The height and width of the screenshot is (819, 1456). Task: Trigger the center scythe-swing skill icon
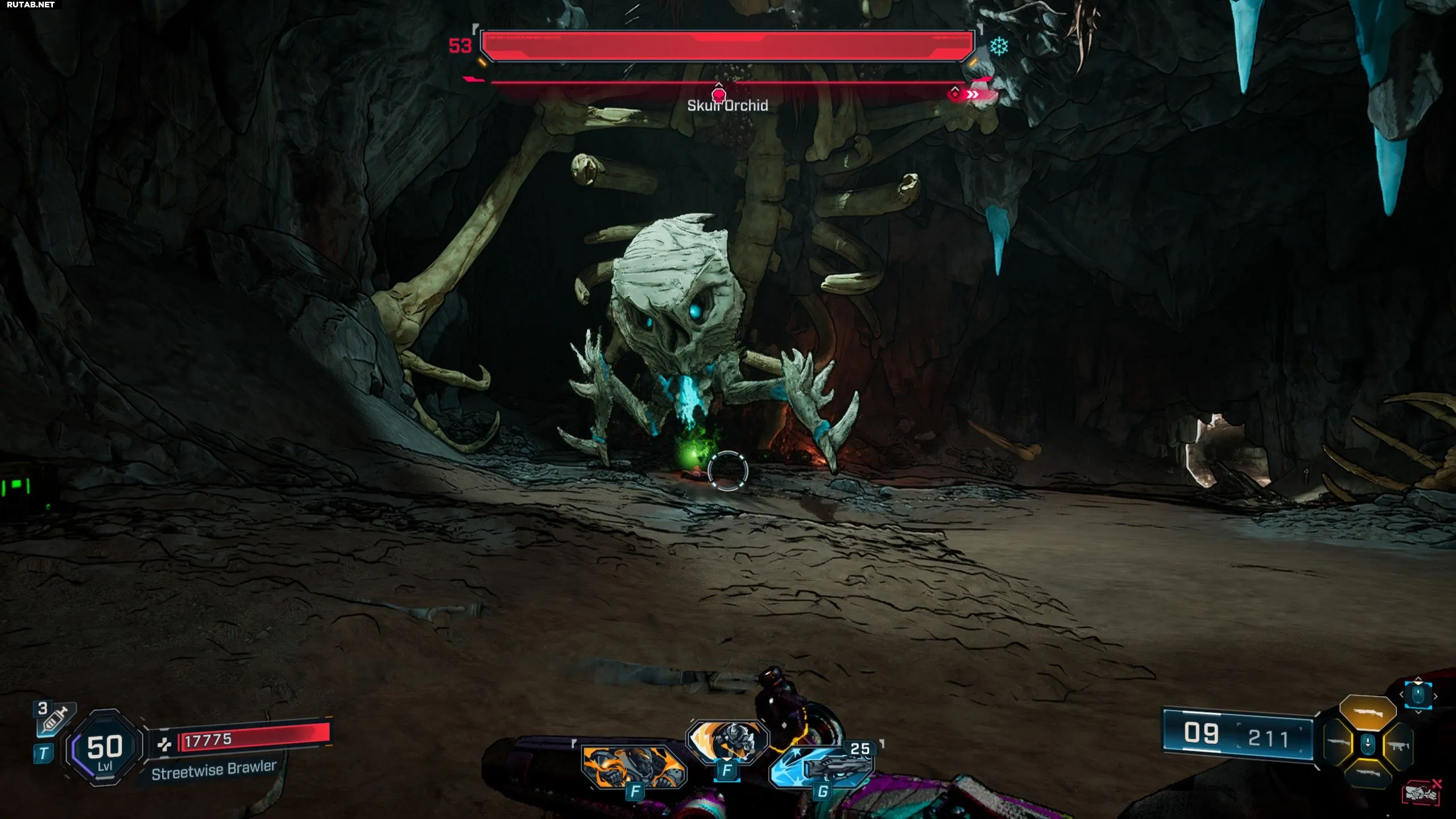(727, 741)
